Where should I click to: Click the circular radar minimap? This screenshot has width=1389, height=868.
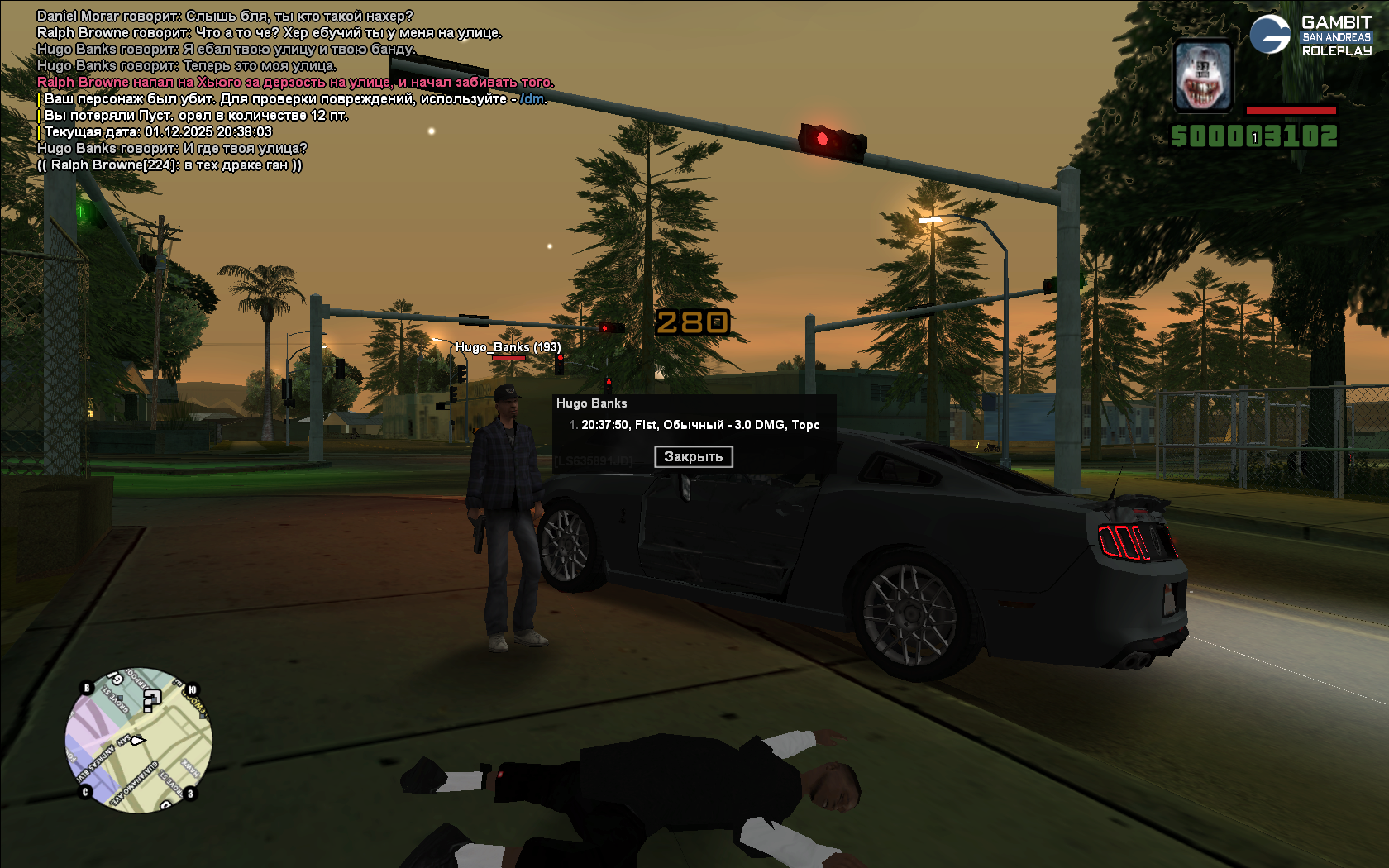coord(139,740)
